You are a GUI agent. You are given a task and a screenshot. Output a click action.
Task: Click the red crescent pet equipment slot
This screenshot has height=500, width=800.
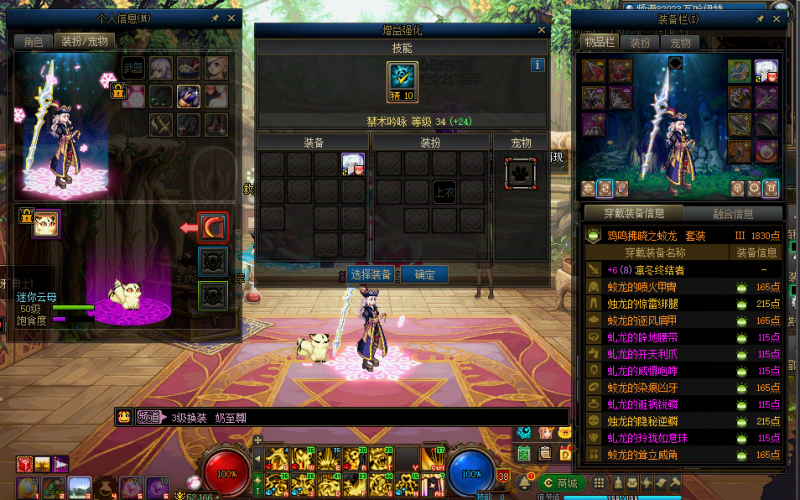(x=213, y=227)
